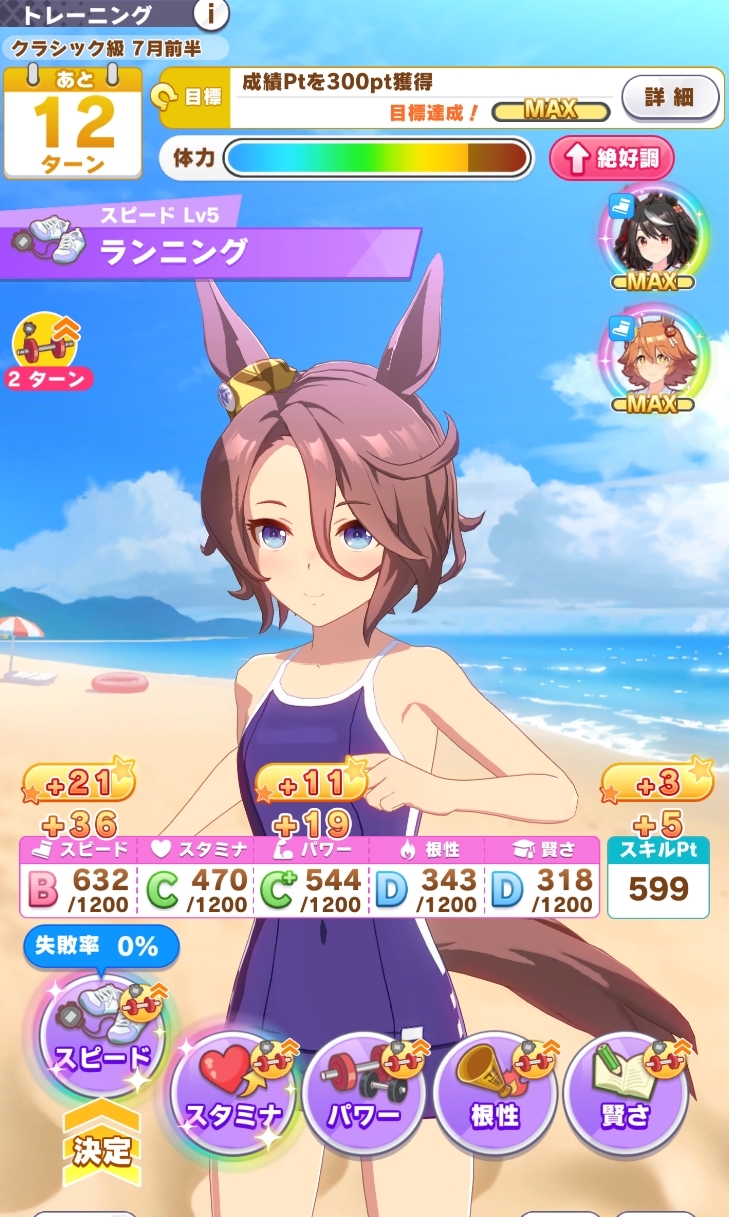The image size is (729, 1217).
Task: Open the スキルPt panel
Action: pyautogui.click(x=658, y=877)
